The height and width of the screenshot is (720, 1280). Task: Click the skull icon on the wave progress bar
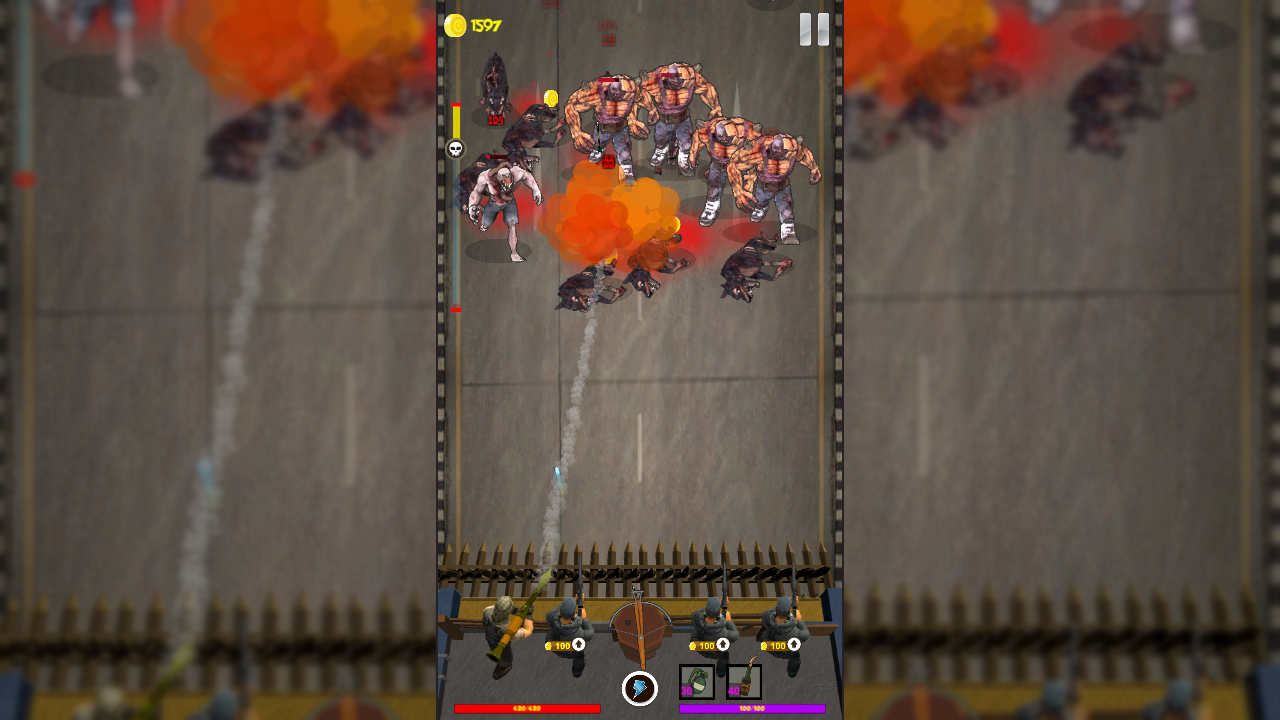pos(455,148)
